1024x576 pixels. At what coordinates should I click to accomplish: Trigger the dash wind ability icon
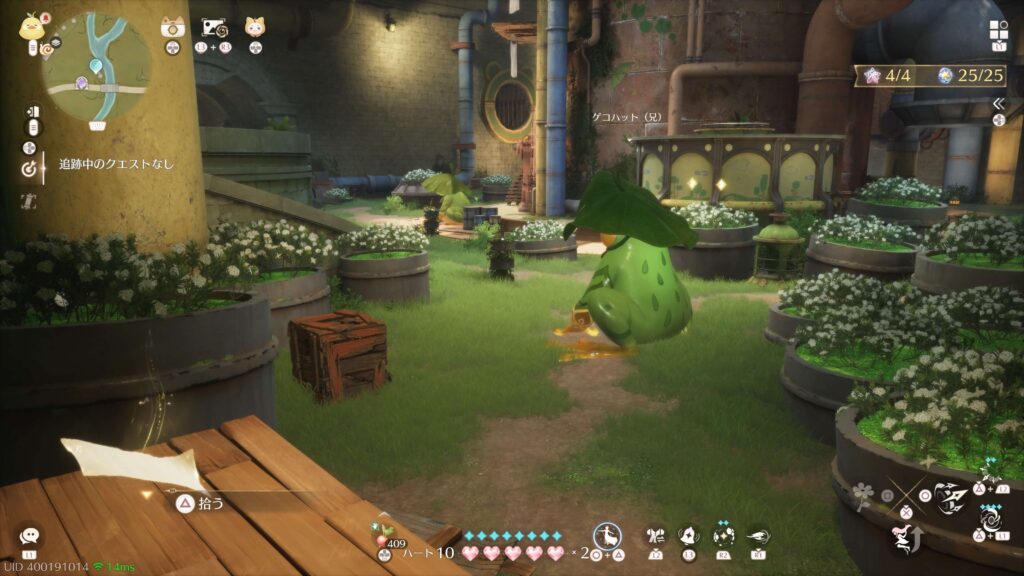coord(757,536)
